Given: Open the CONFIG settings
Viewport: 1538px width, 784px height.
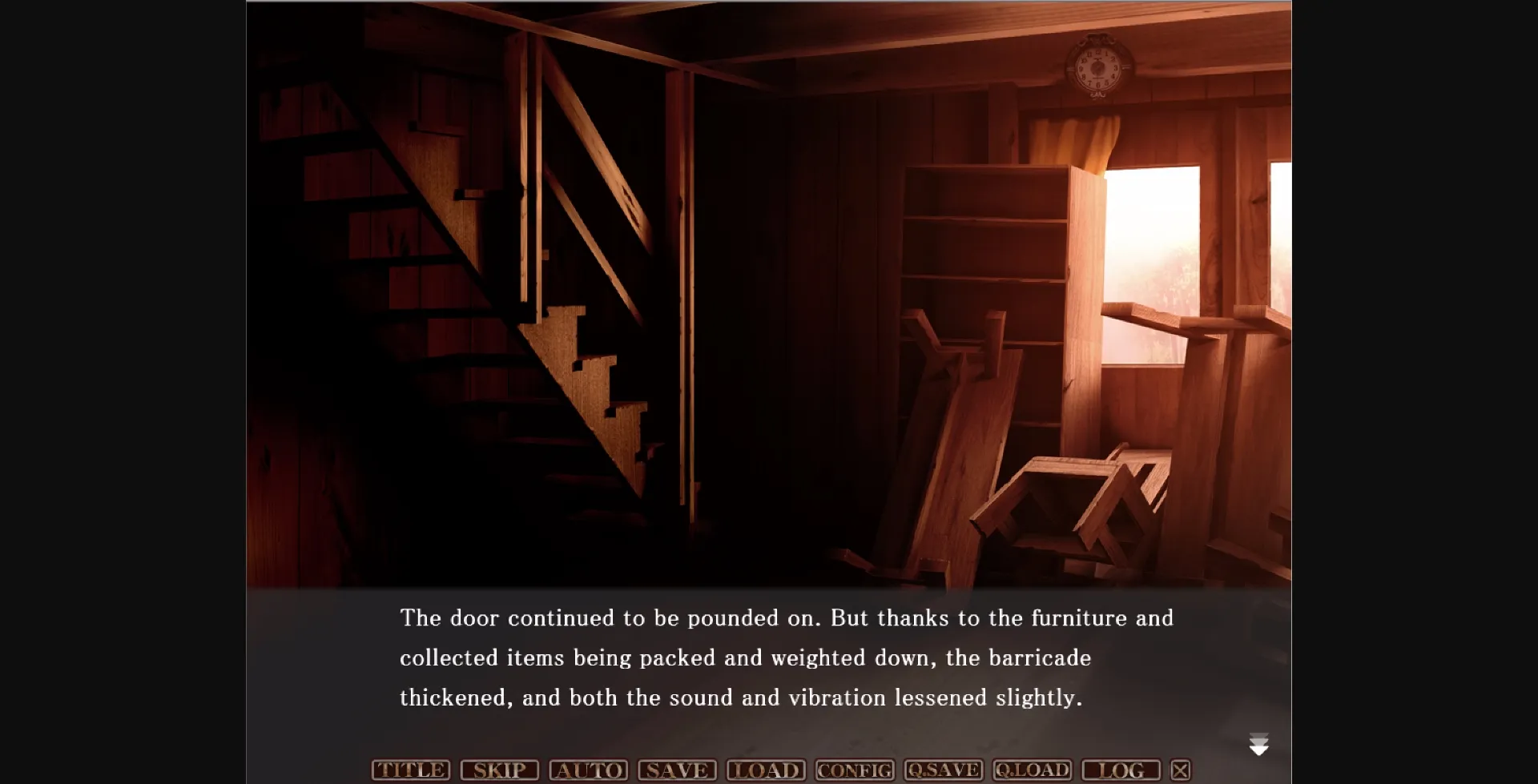Looking at the screenshot, I should pyautogui.click(x=855, y=770).
